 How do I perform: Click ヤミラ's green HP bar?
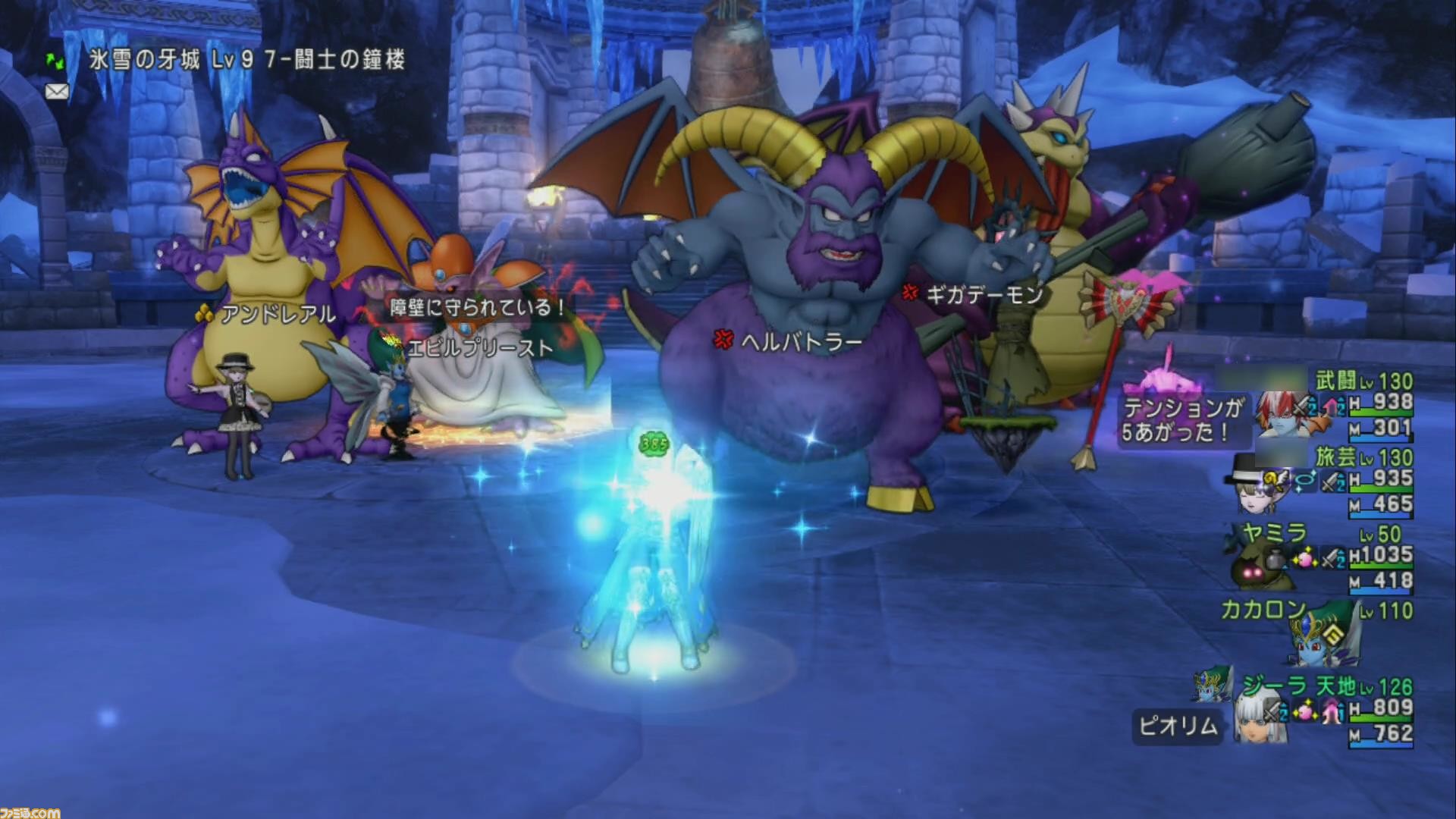pos(1382,566)
